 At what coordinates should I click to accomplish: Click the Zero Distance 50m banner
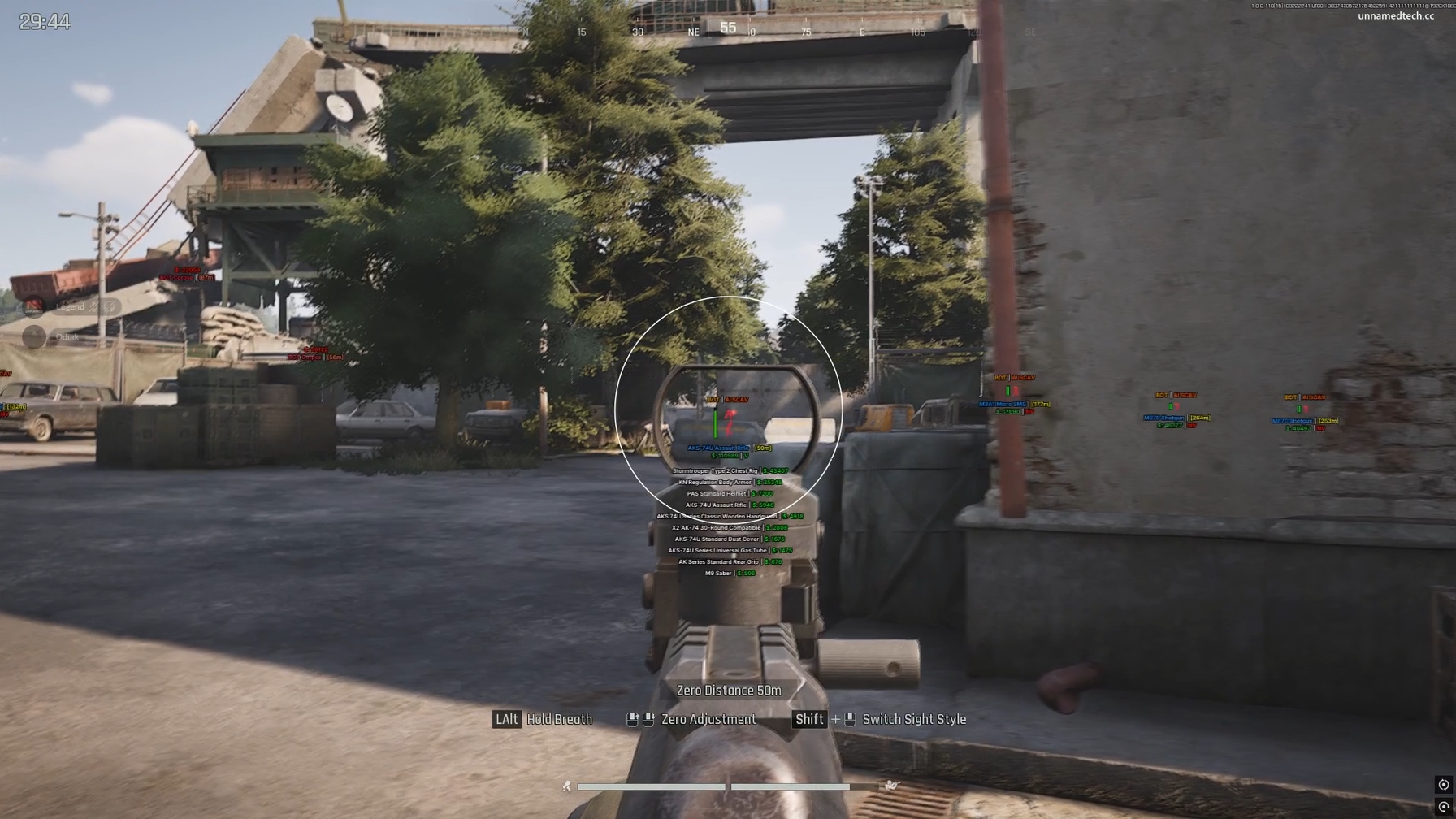[x=729, y=690]
